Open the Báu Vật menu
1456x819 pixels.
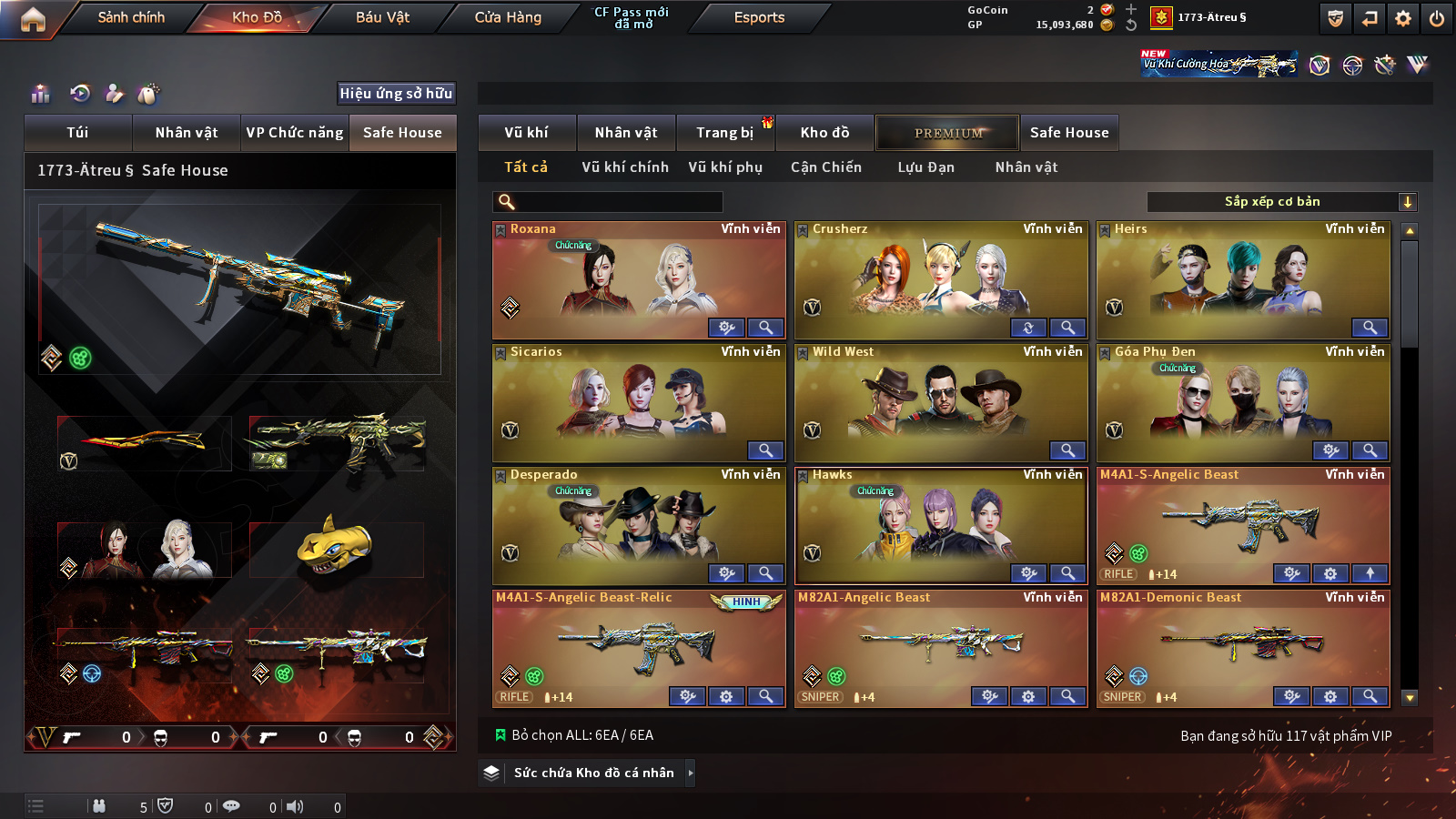[x=382, y=17]
